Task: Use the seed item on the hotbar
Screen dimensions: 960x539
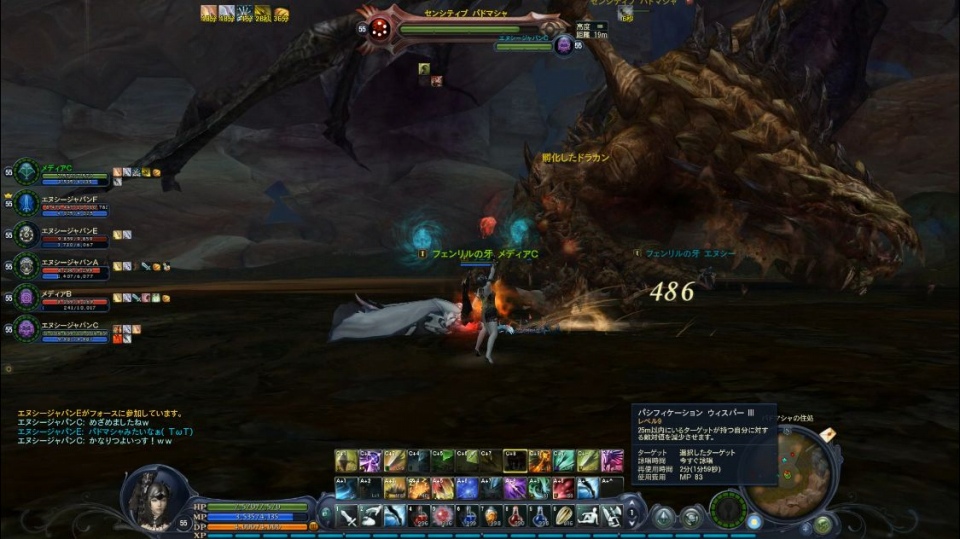Action: tap(566, 516)
